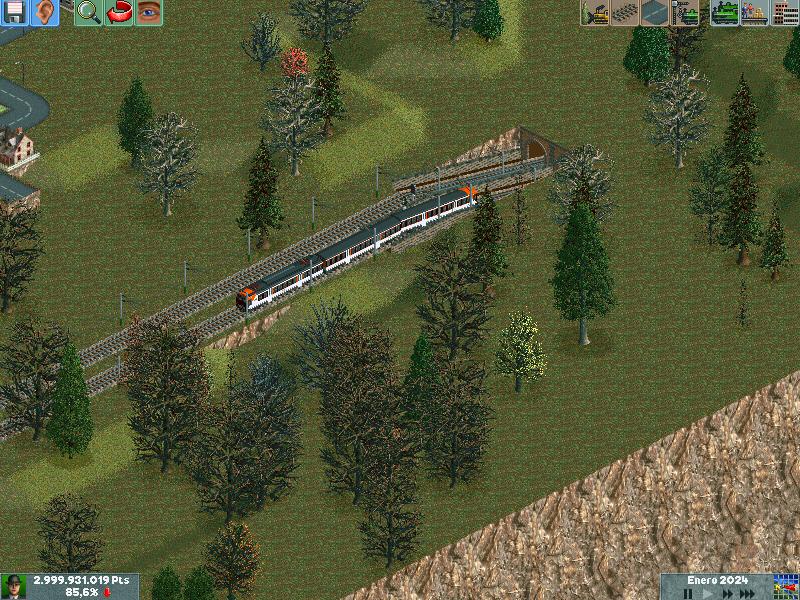Set game speed to extra fast forward
This screenshot has width=800, height=600.
(747, 593)
